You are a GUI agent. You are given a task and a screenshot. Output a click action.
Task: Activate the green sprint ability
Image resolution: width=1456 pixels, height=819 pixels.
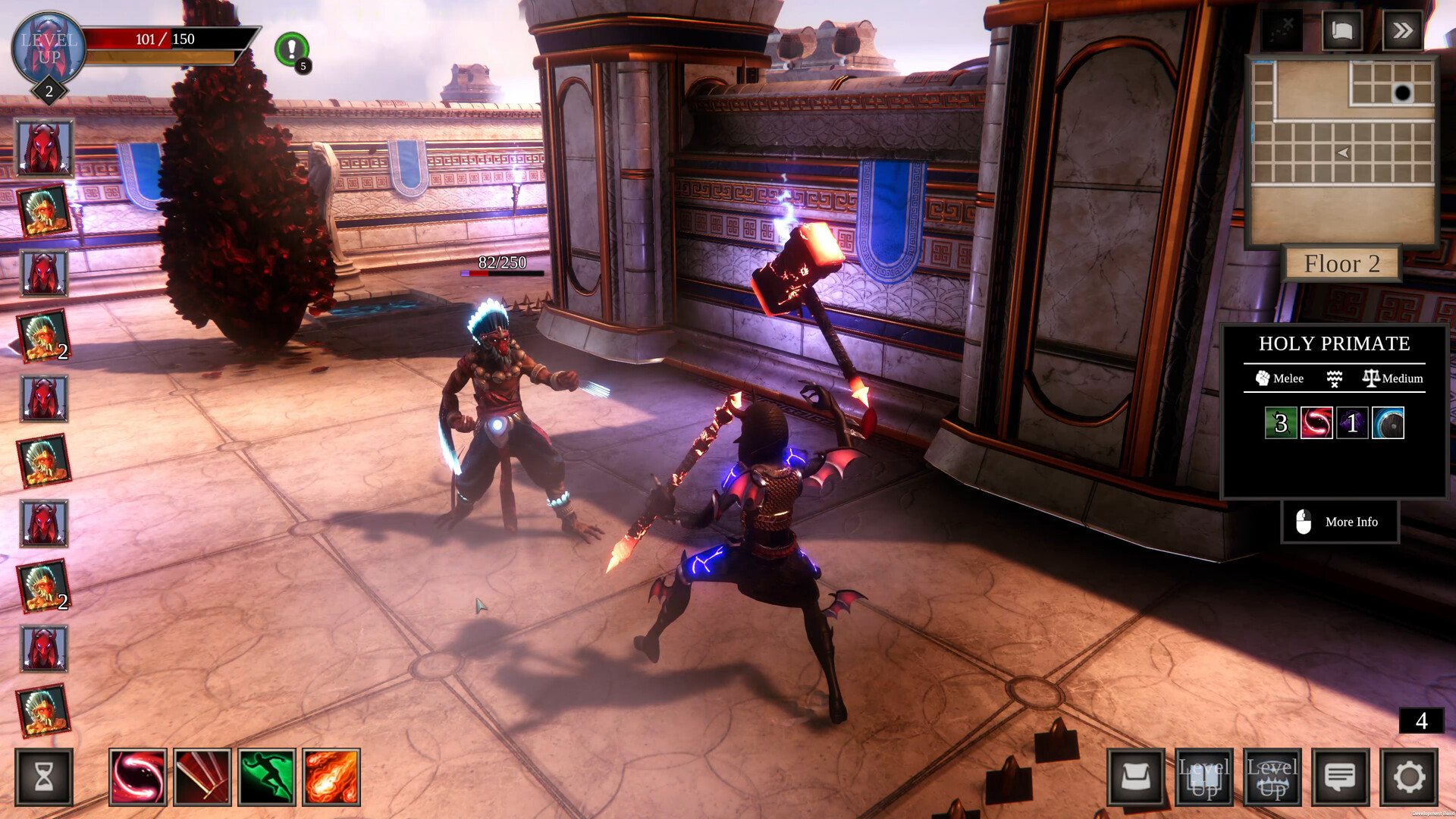point(266,777)
